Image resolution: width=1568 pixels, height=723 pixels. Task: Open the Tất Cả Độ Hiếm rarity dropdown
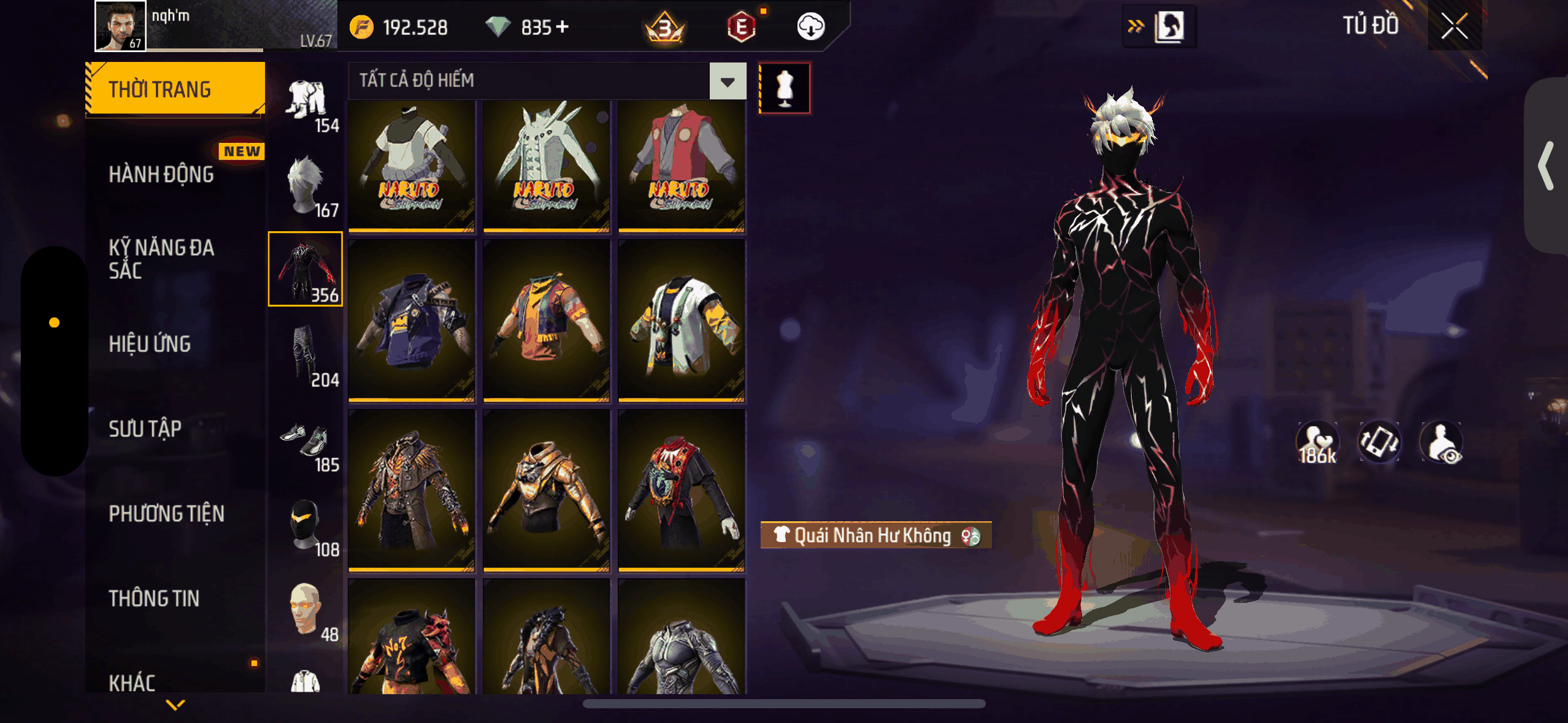point(728,81)
